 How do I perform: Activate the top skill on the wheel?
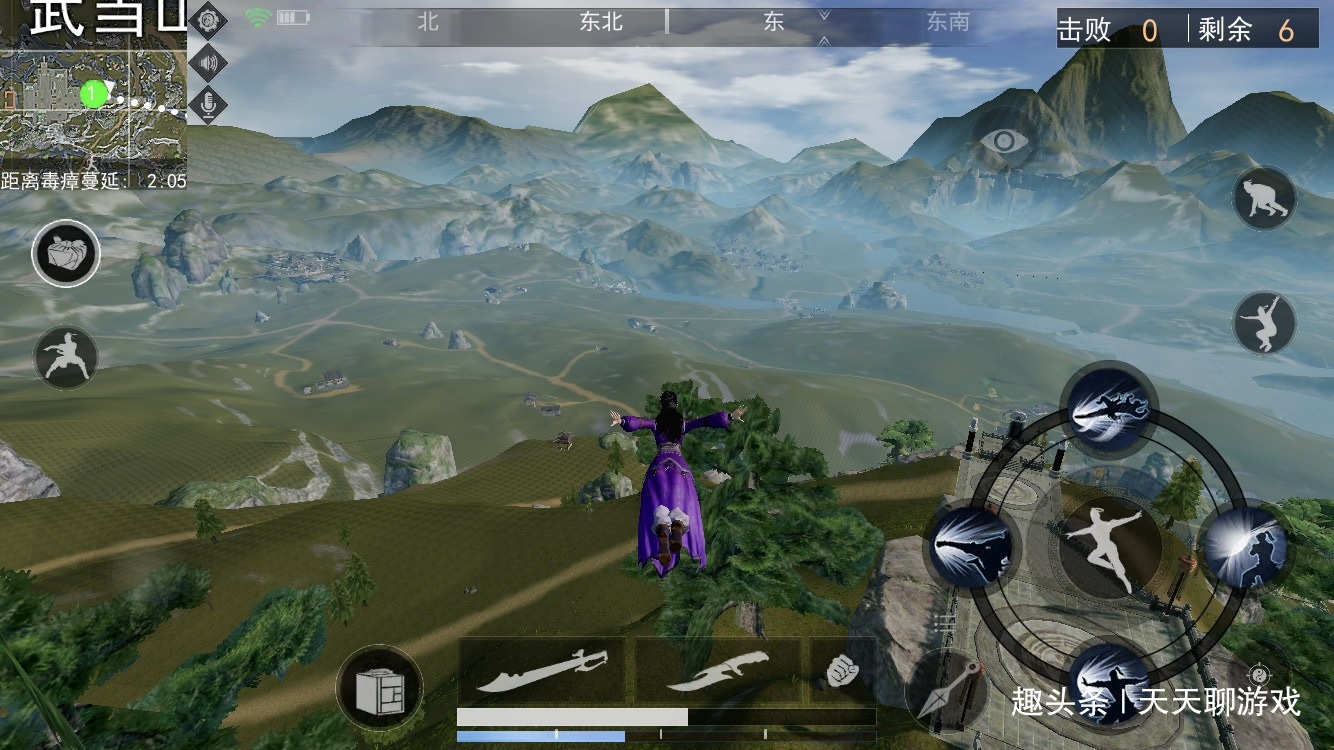point(1110,409)
